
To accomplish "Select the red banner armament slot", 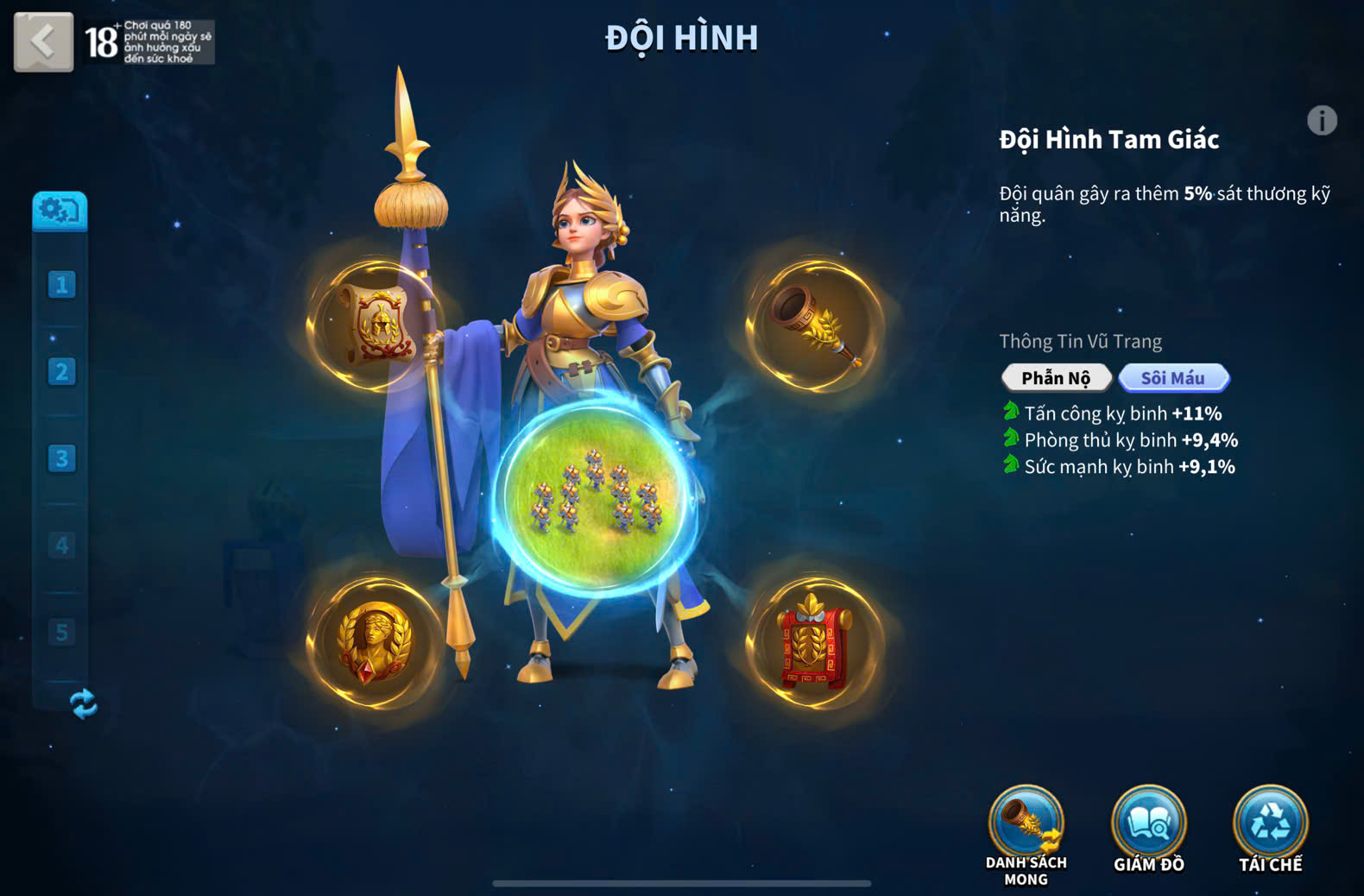I will tap(814, 643).
